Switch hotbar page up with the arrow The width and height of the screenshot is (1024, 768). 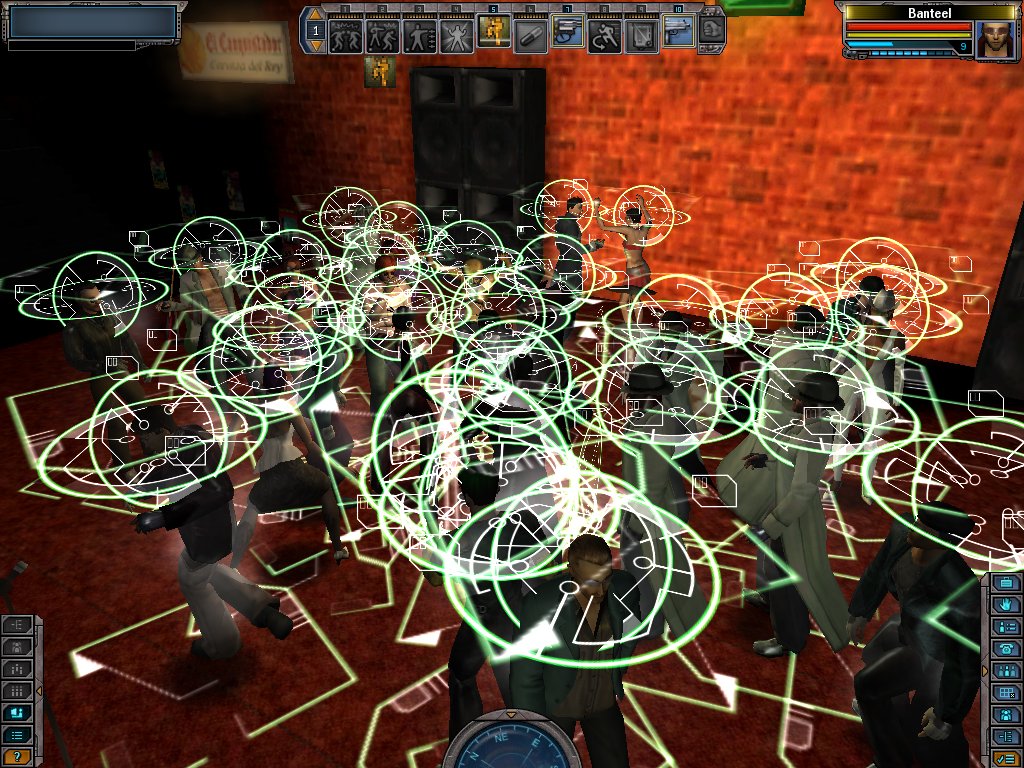[x=315, y=16]
